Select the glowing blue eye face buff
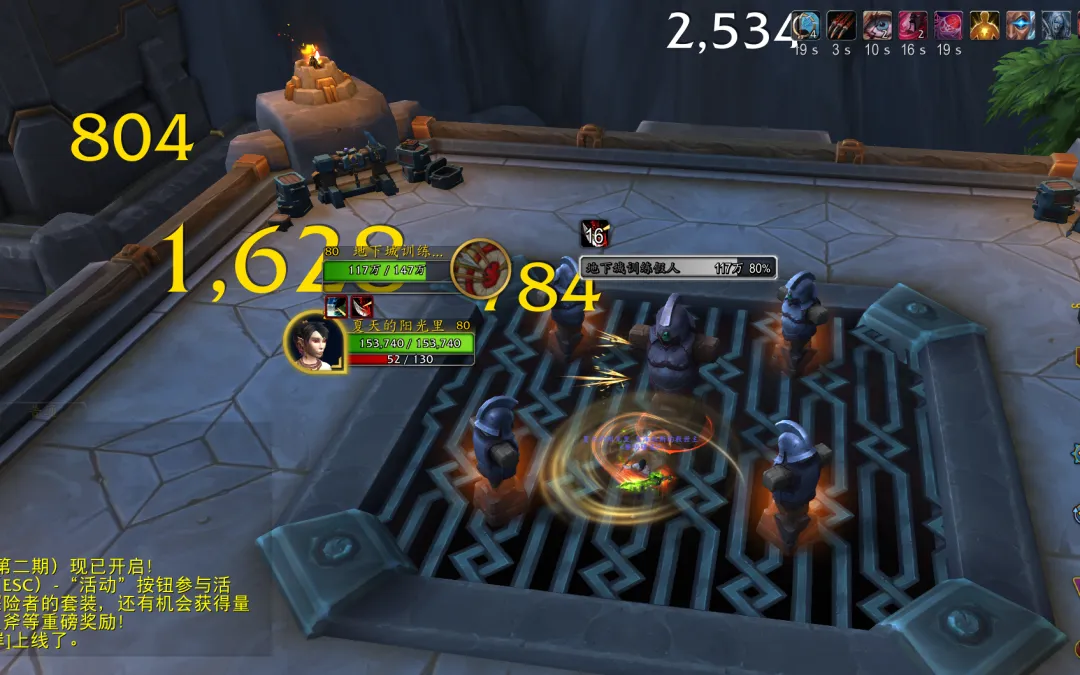 coord(1020,25)
